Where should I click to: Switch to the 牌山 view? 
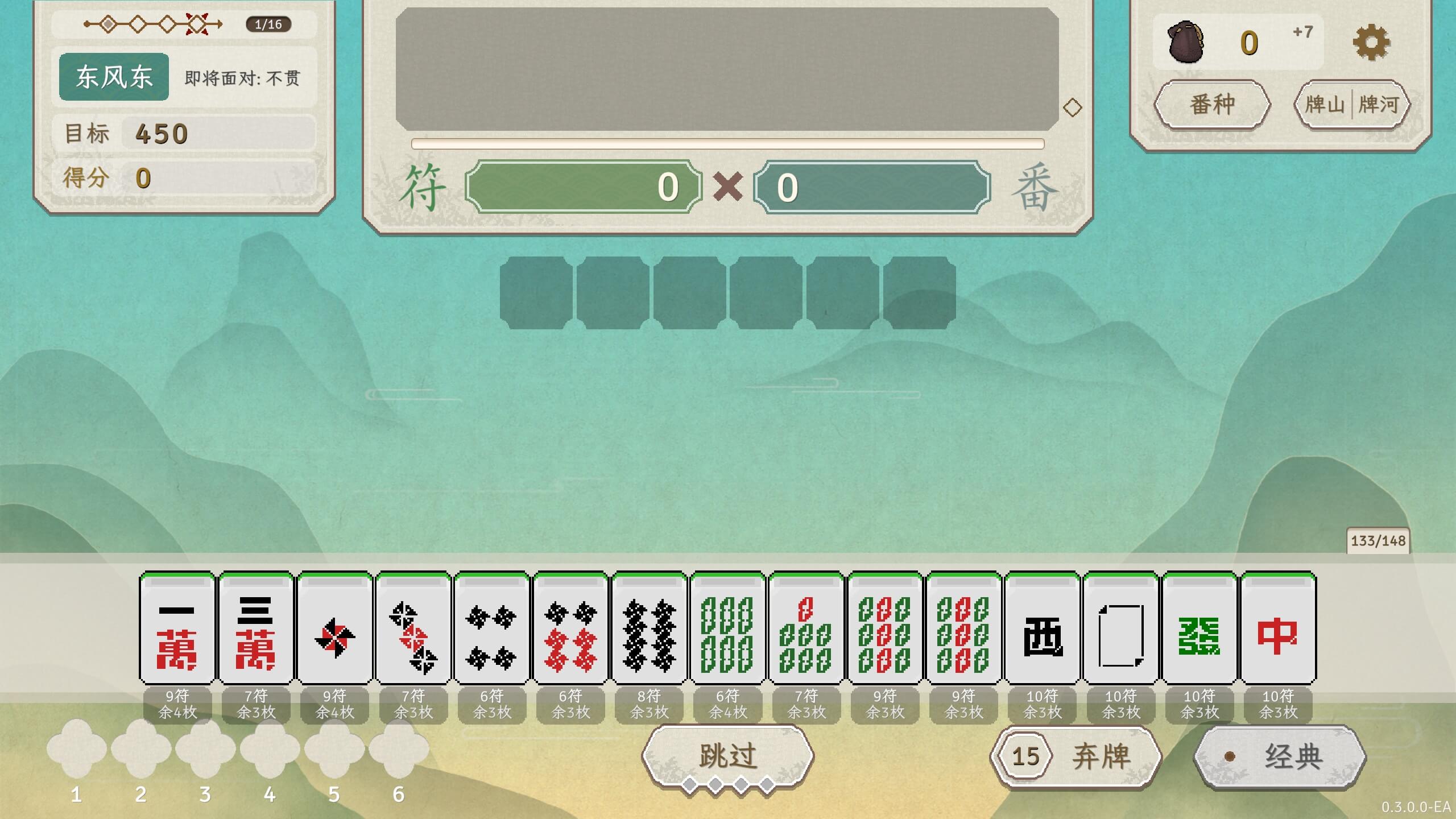pos(1323,104)
